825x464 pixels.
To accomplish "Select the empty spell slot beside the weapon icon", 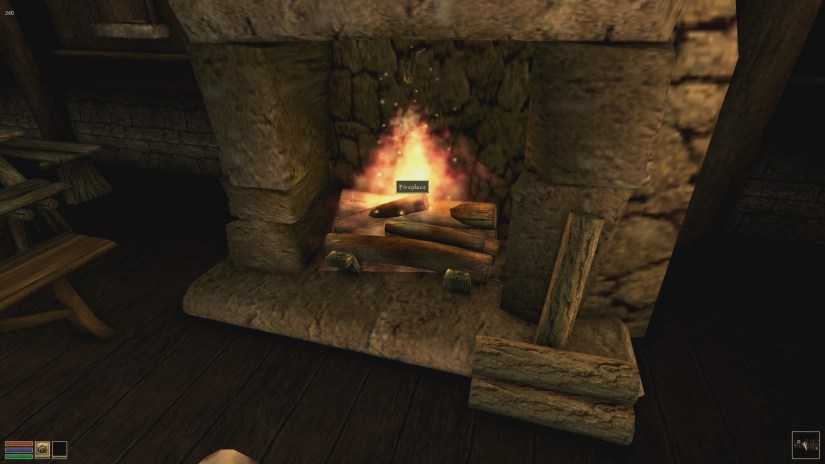I will tap(60, 449).
